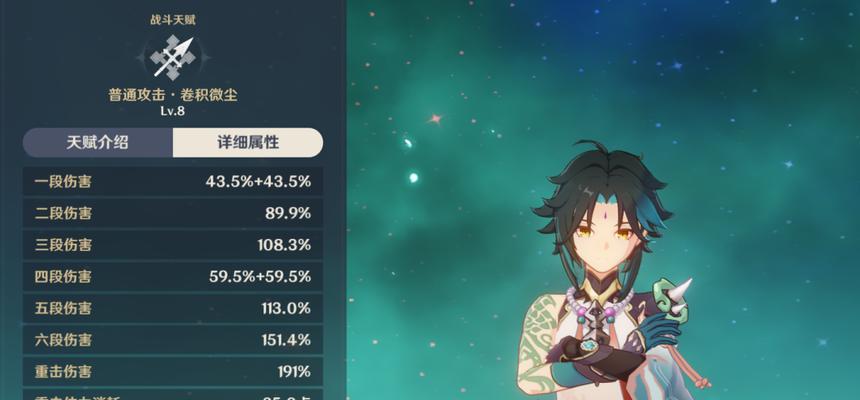Click the 普通攻击 talent icon
Screen dimensions: 860x400
[x=173, y=57]
